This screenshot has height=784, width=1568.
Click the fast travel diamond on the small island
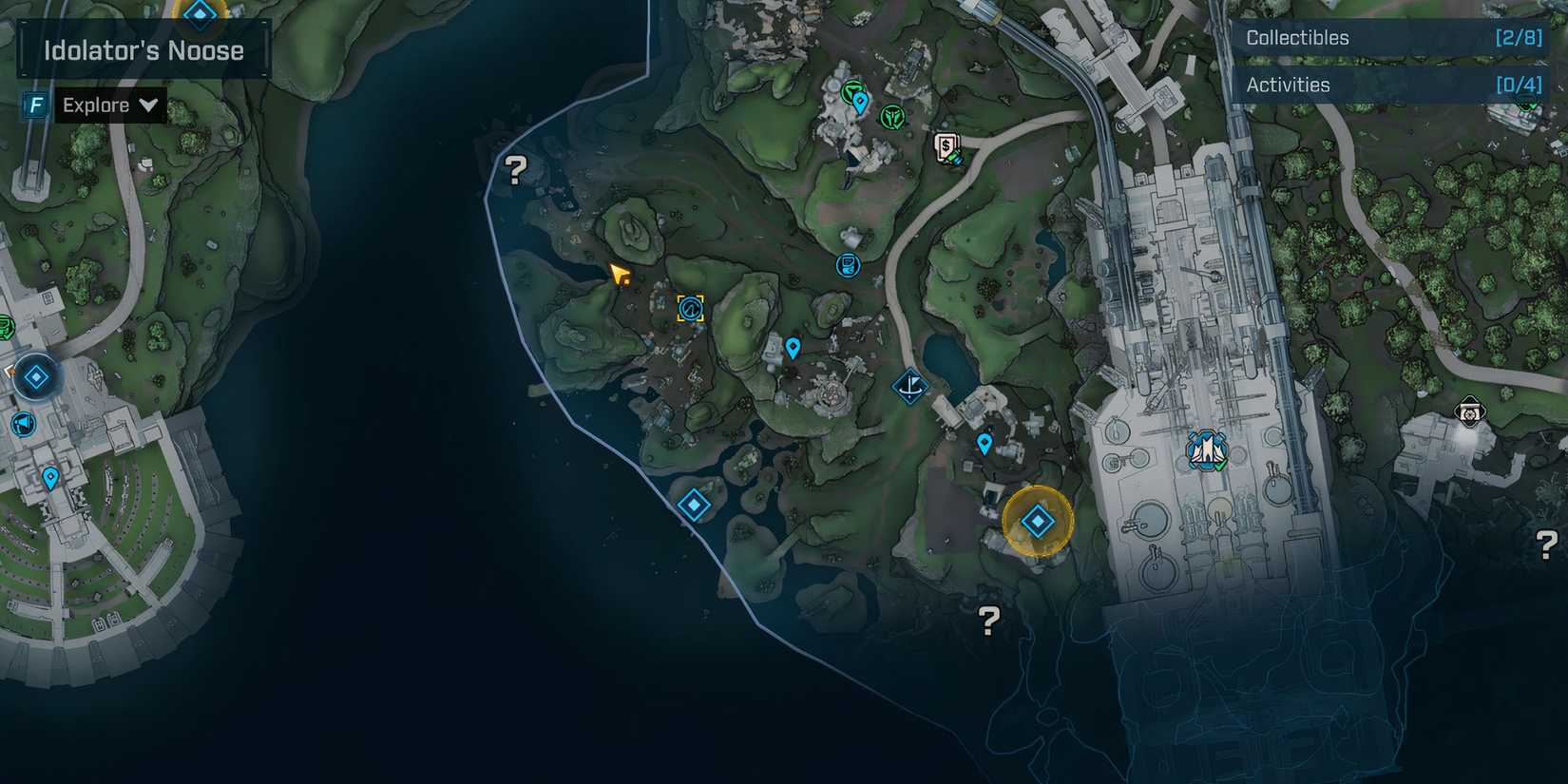coord(692,506)
